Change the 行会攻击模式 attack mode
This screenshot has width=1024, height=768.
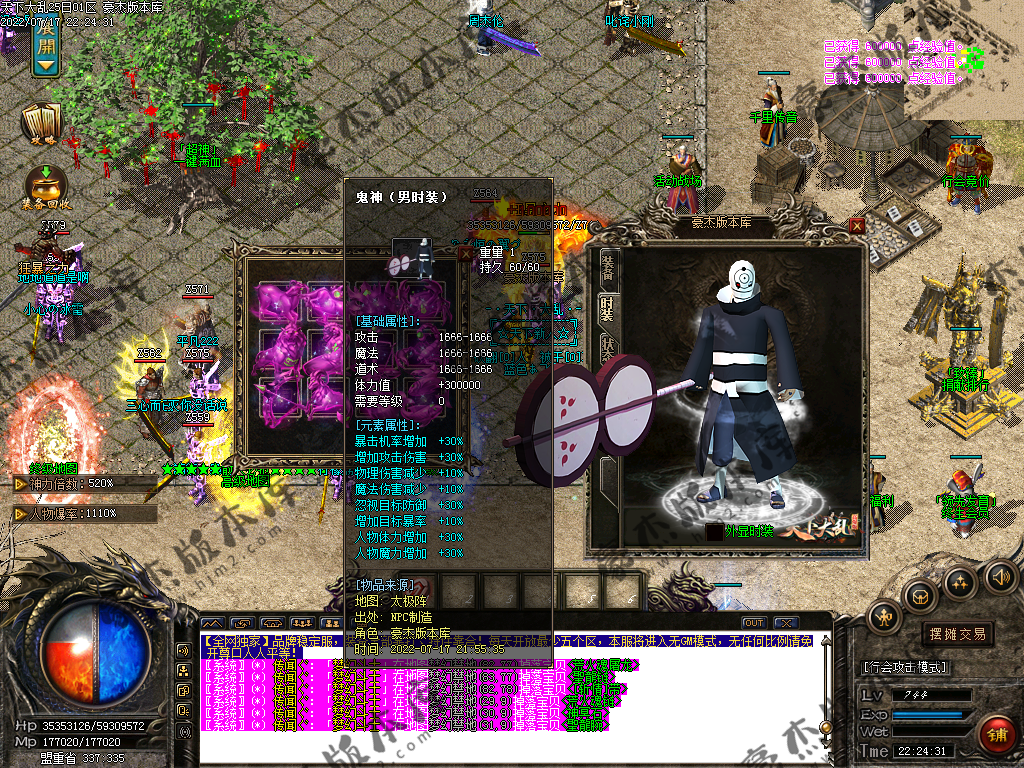(905, 667)
